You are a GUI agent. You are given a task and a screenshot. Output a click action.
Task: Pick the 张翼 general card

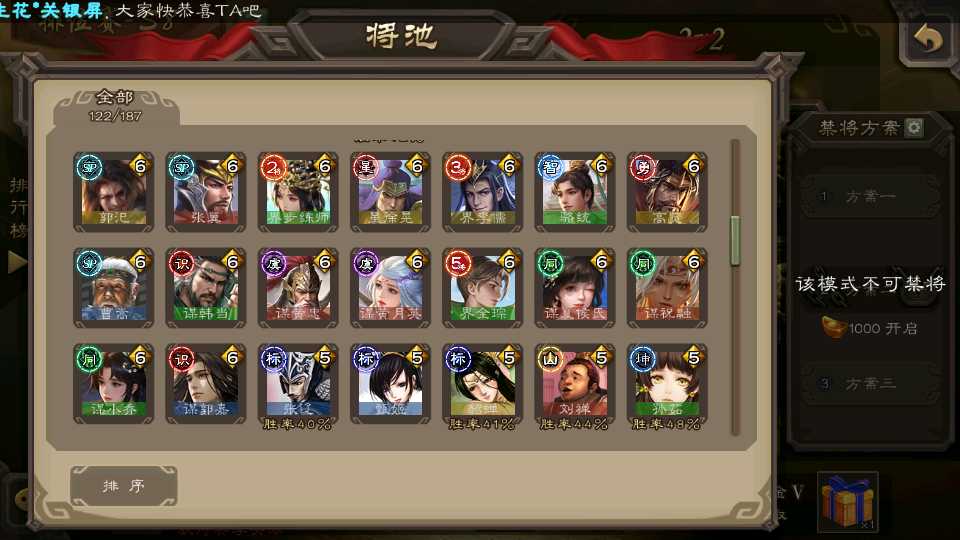tap(206, 190)
